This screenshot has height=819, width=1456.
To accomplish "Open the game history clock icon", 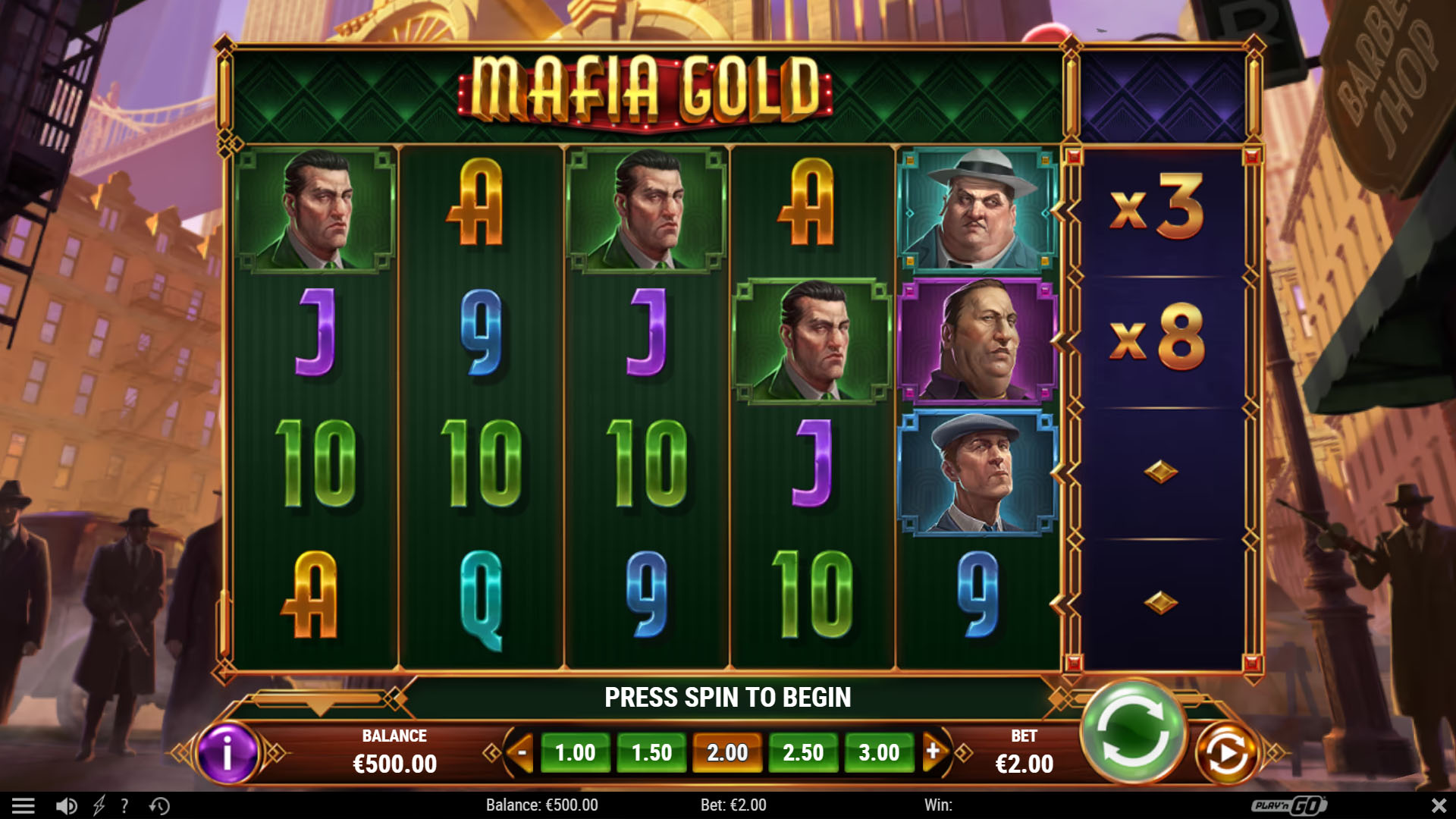I will coord(159,805).
